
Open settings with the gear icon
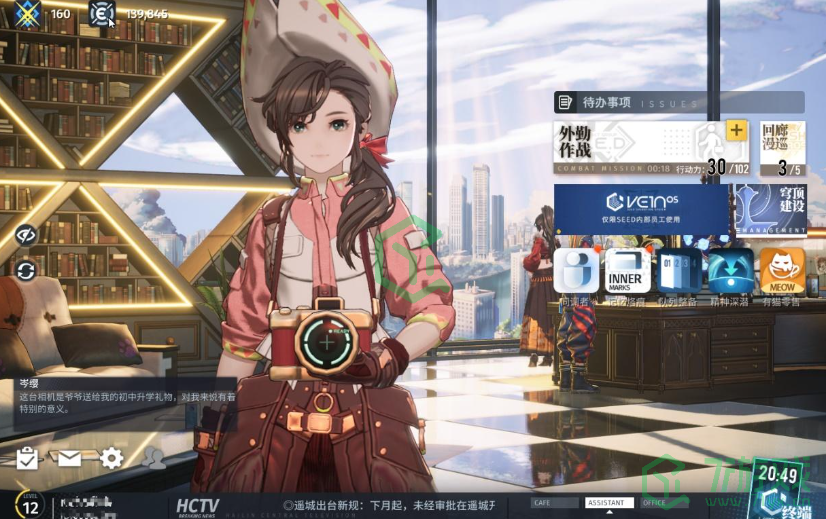(x=112, y=458)
